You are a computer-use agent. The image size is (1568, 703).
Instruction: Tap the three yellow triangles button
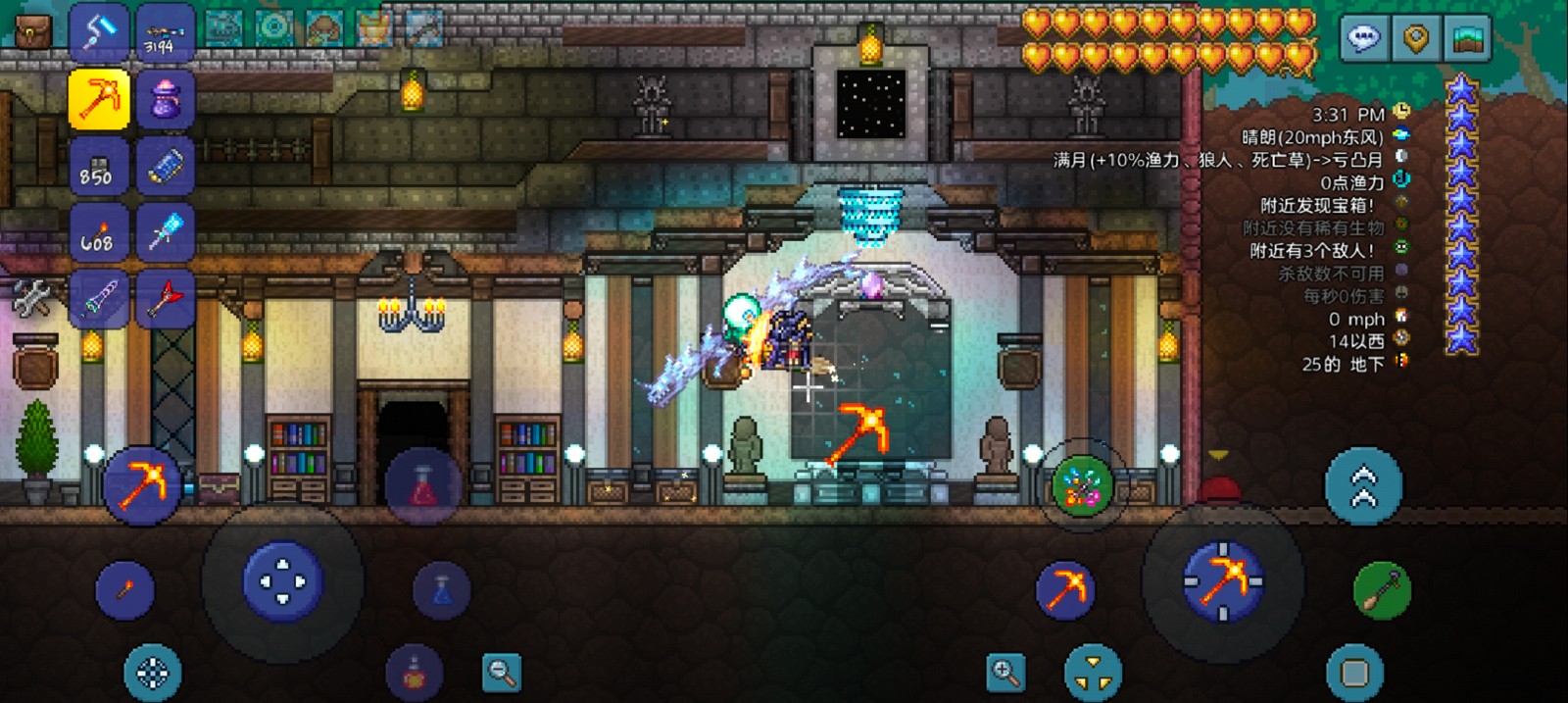point(1093,673)
